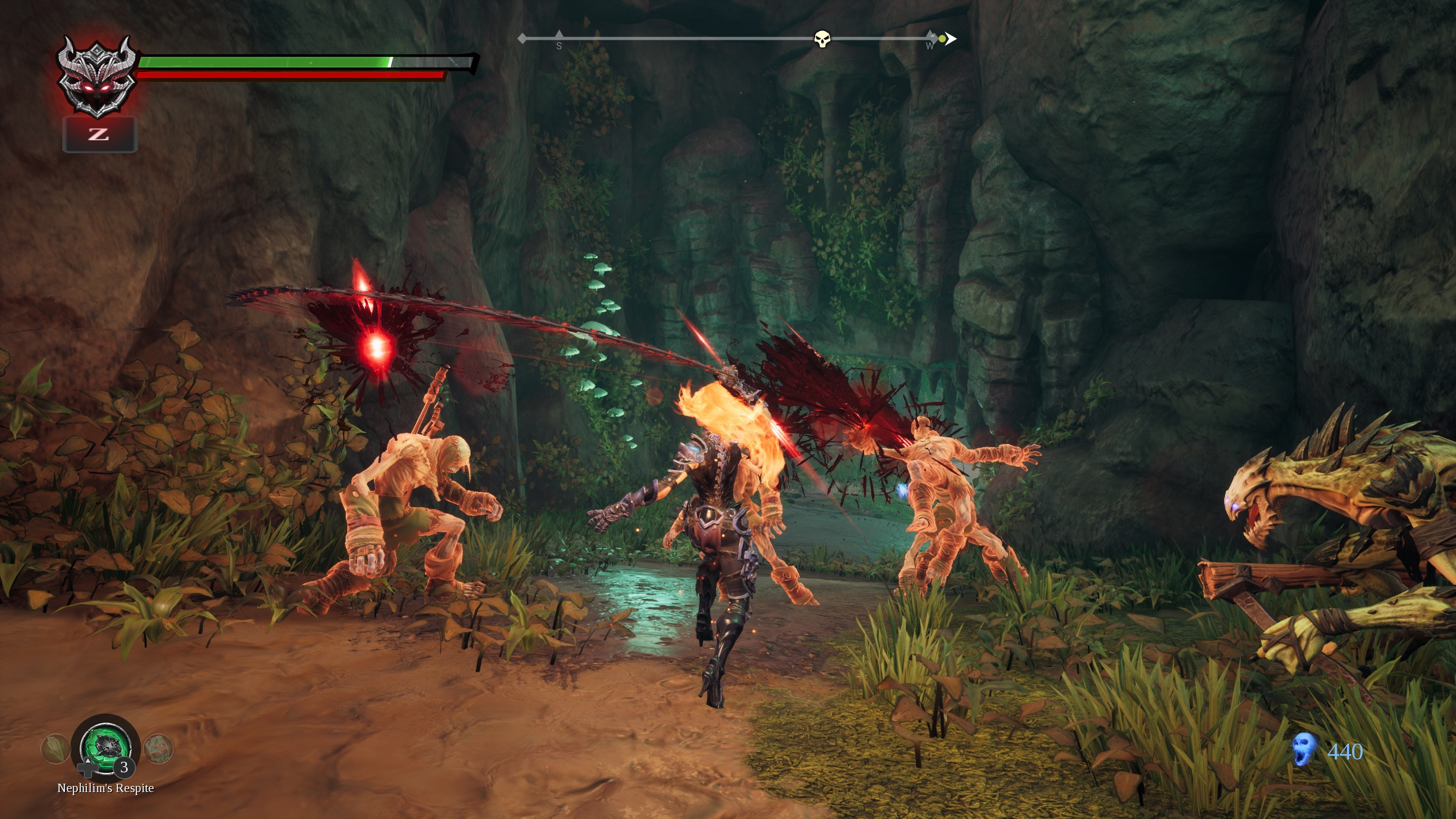Click the blue soul currency icon
Image resolution: width=1456 pixels, height=819 pixels.
pyautogui.click(x=1303, y=750)
